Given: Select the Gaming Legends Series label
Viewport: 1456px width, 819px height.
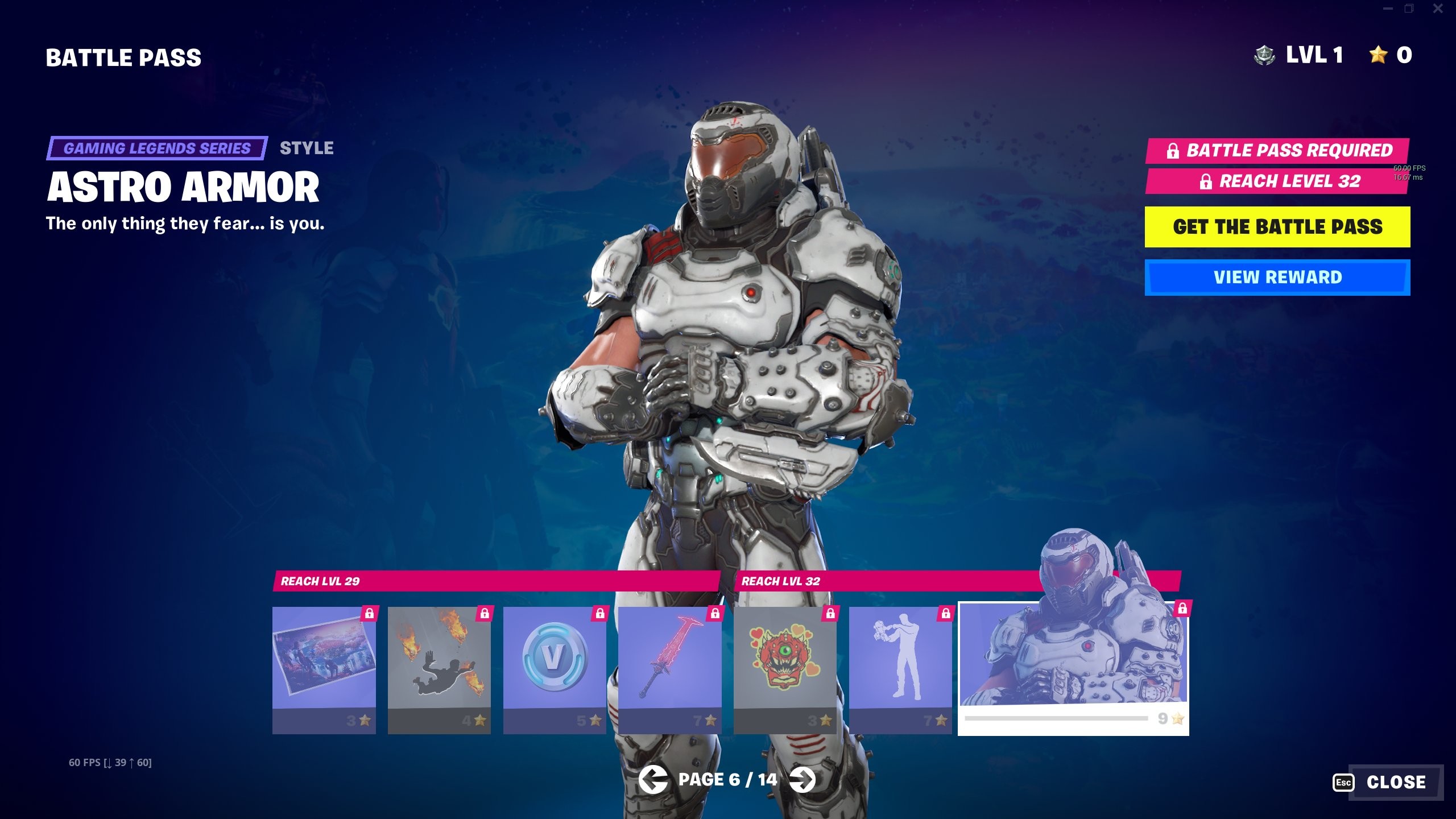Looking at the screenshot, I should click(x=156, y=148).
